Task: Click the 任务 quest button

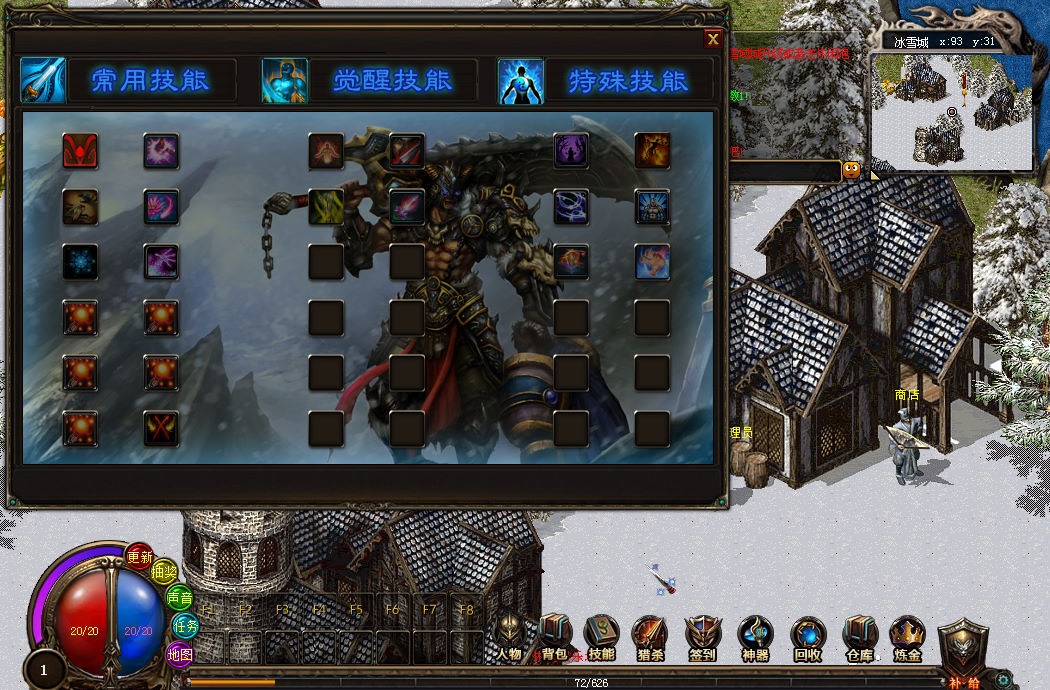Action: pyautogui.click(x=186, y=626)
